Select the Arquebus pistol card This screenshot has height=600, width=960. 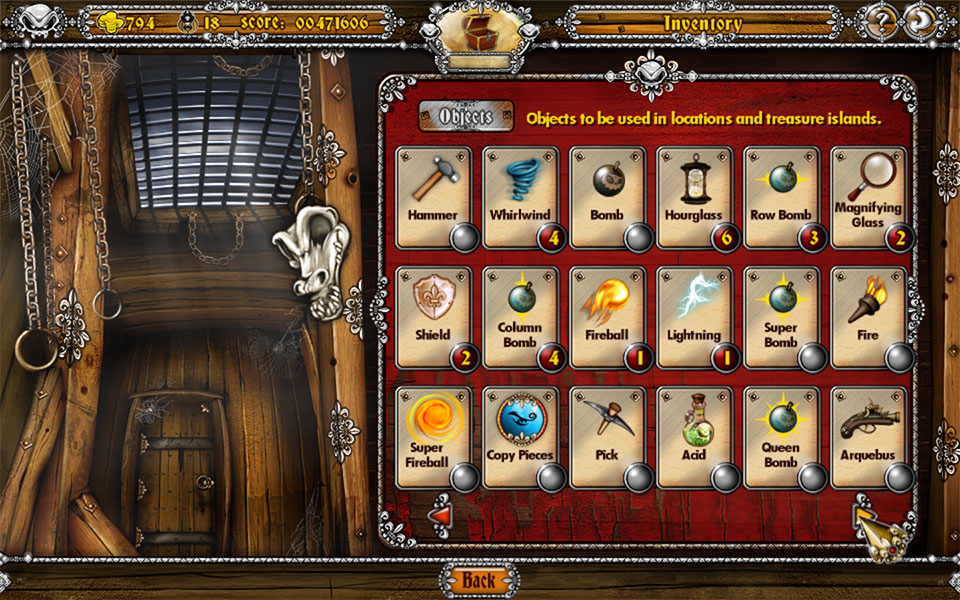click(868, 437)
